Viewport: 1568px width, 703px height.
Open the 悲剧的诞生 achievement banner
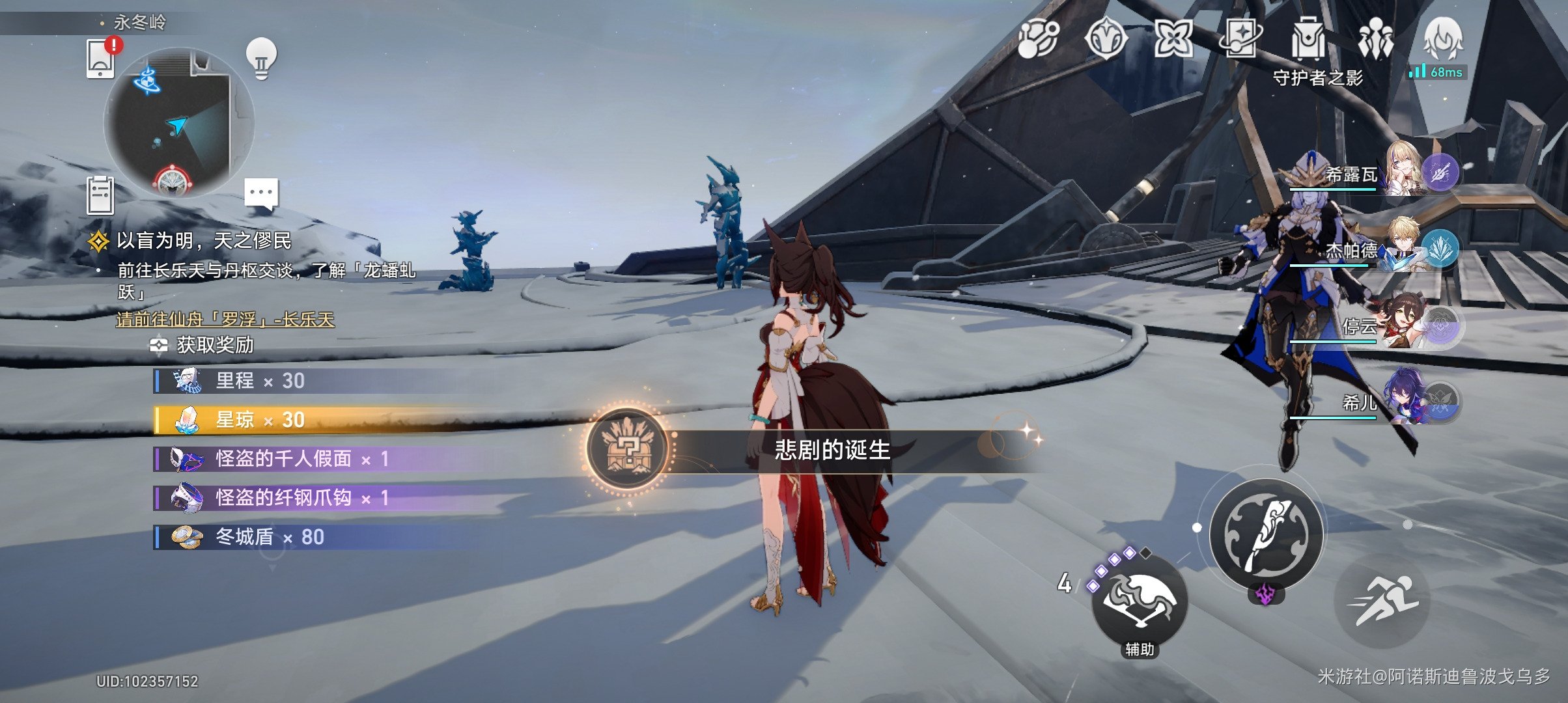831,450
